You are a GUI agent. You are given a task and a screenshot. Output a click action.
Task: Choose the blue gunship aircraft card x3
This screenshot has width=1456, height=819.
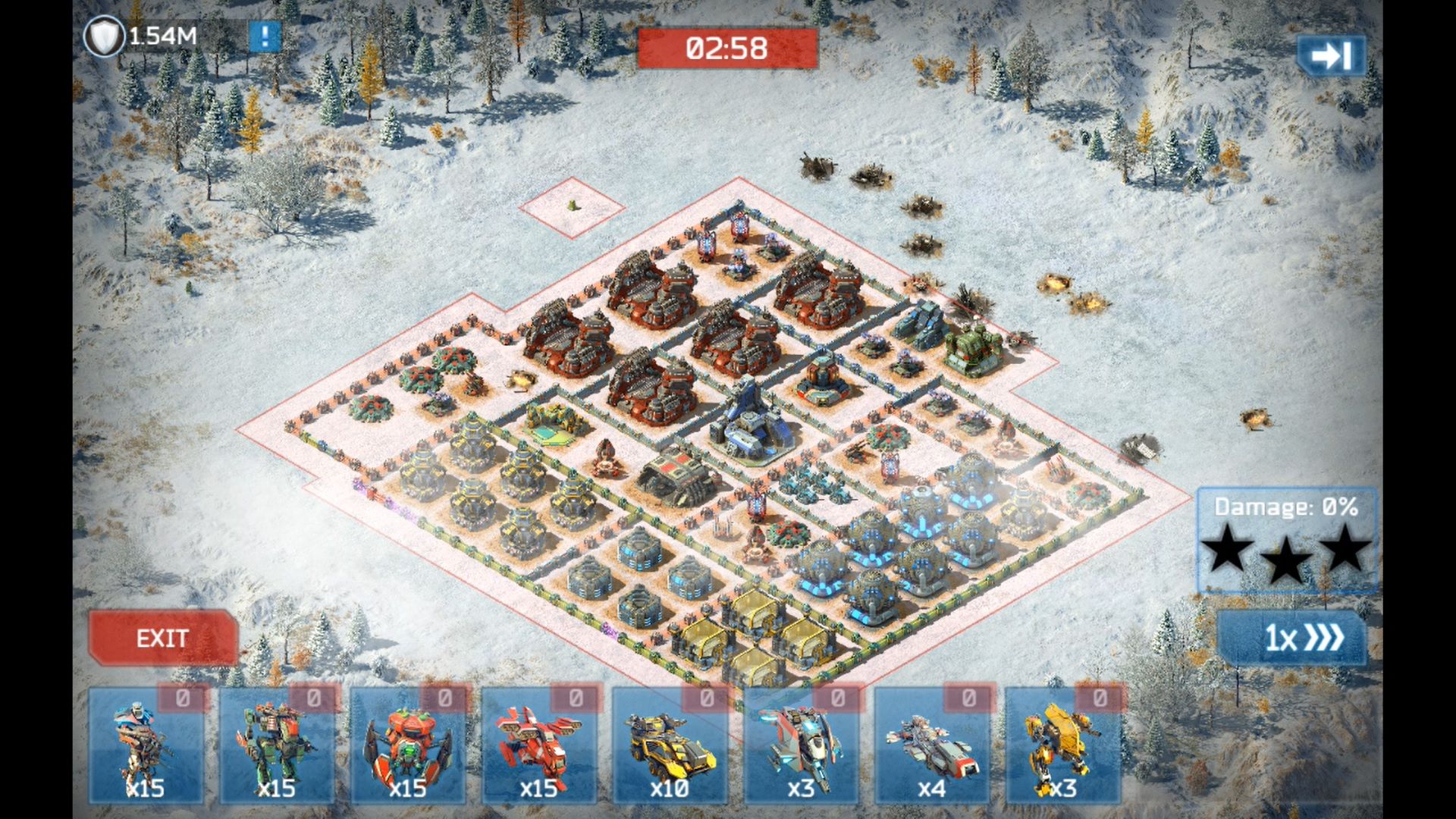[x=802, y=746]
